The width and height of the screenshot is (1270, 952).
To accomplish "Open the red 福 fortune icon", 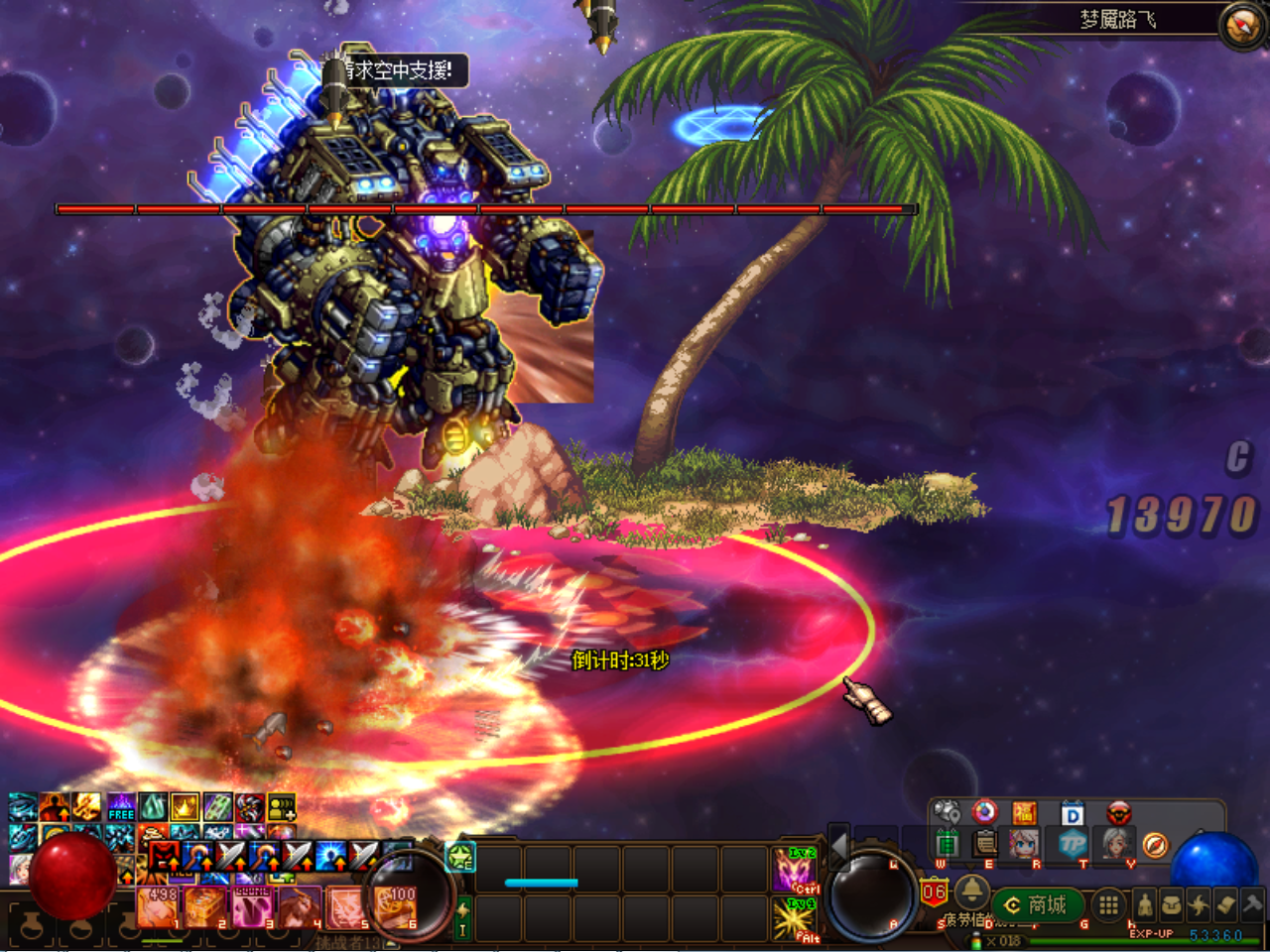I will coord(1024,814).
